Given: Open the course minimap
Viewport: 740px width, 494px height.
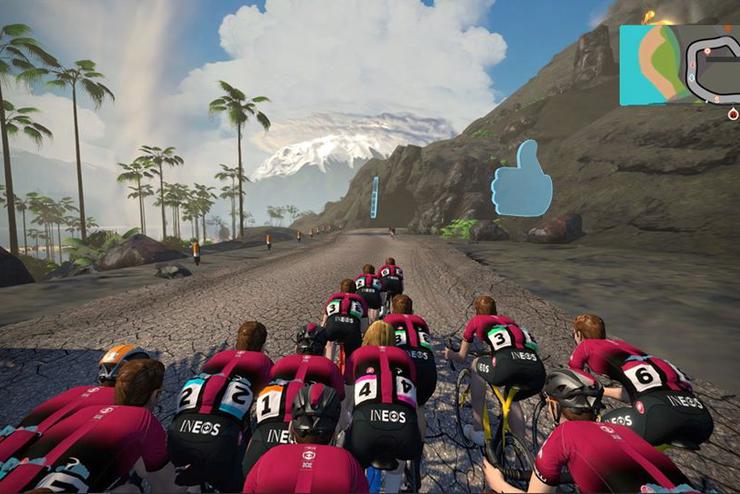Looking at the screenshot, I should [679, 65].
